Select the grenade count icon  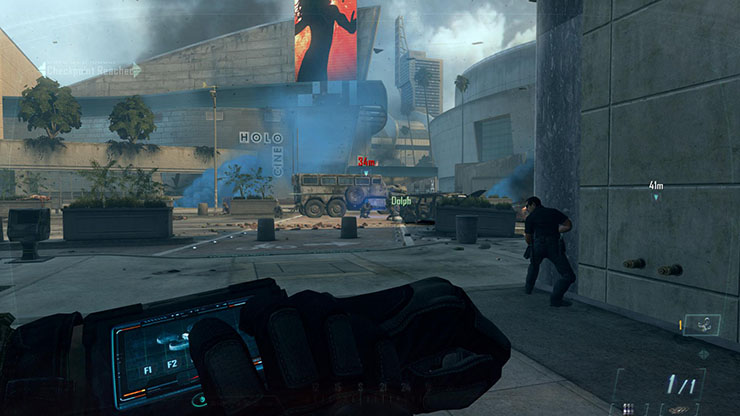628,408
